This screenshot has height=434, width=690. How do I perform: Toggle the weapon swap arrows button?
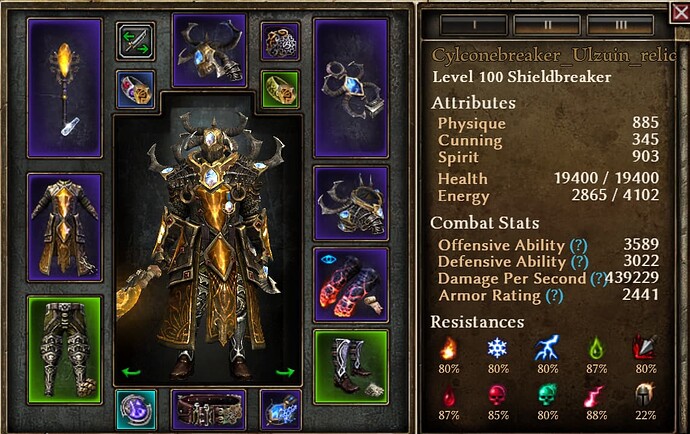(x=135, y=42)
